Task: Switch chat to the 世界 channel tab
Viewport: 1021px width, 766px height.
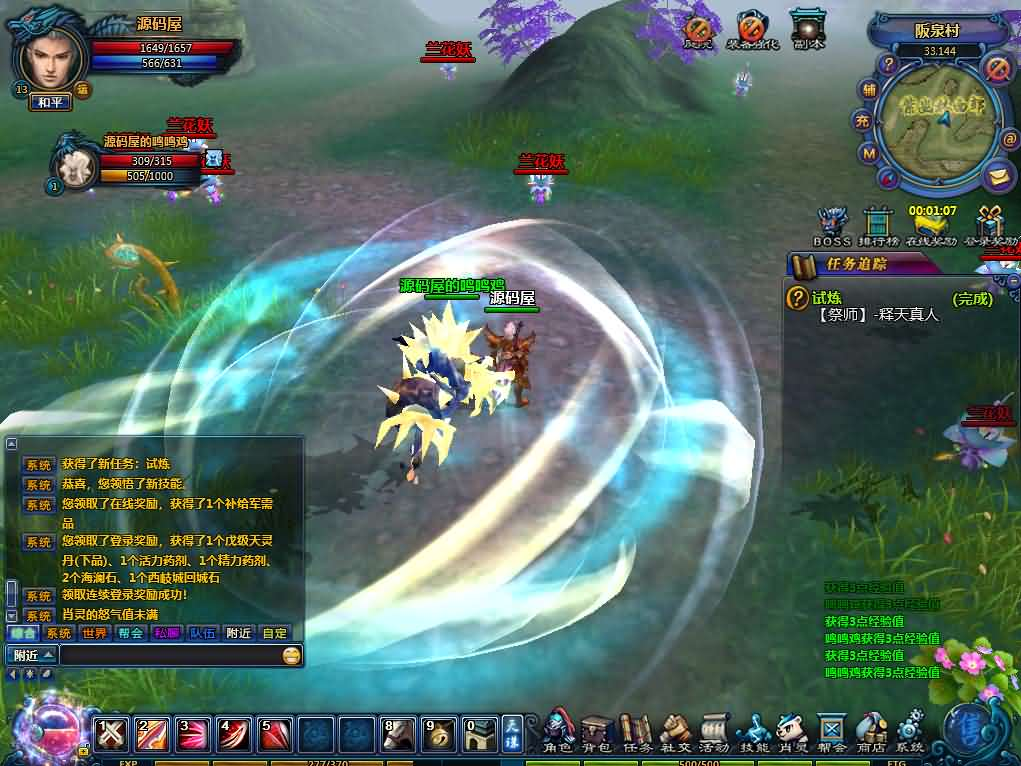Action: tap(95, 633)
